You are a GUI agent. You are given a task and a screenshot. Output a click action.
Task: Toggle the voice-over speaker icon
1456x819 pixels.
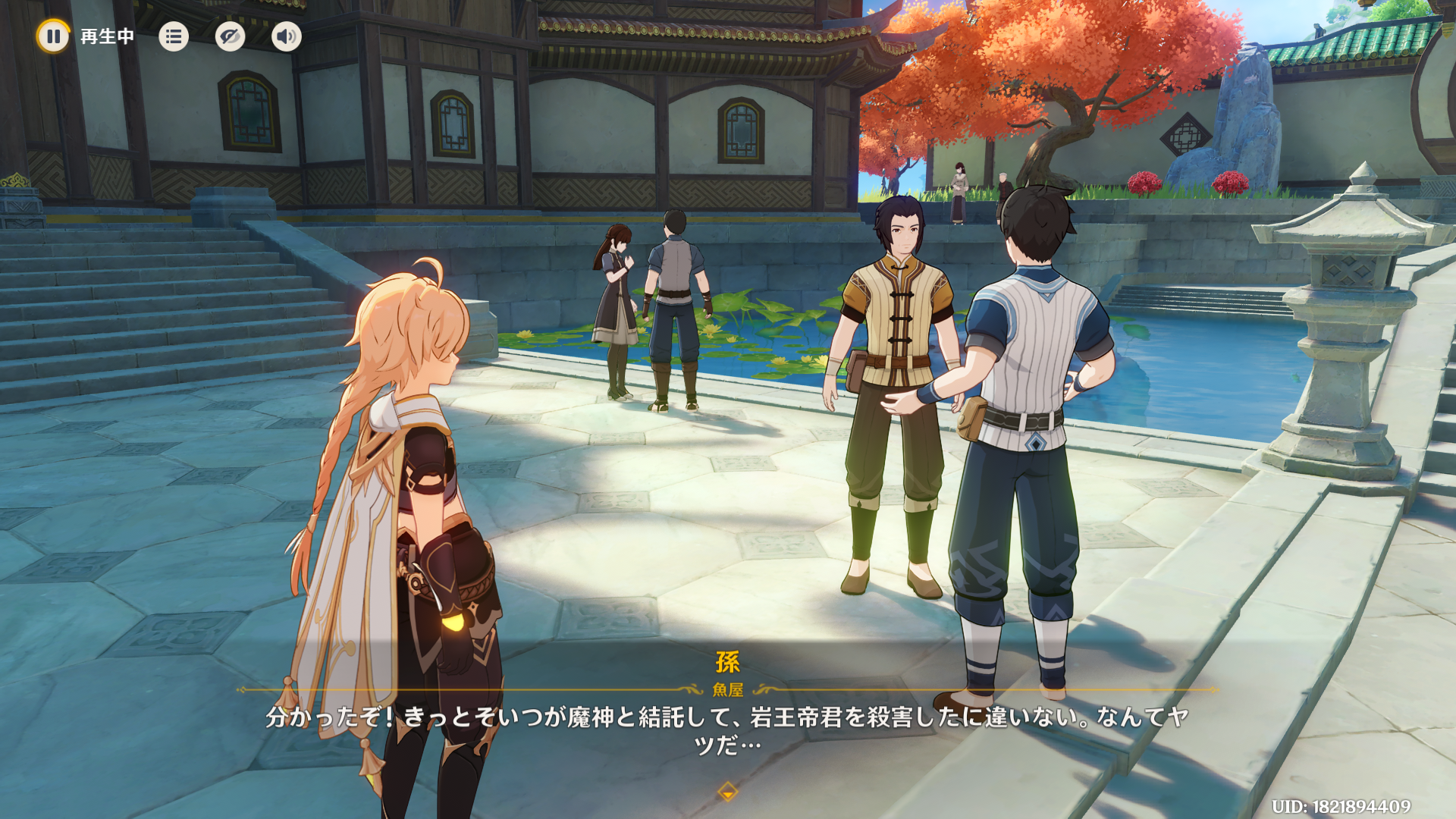[287, 36]
